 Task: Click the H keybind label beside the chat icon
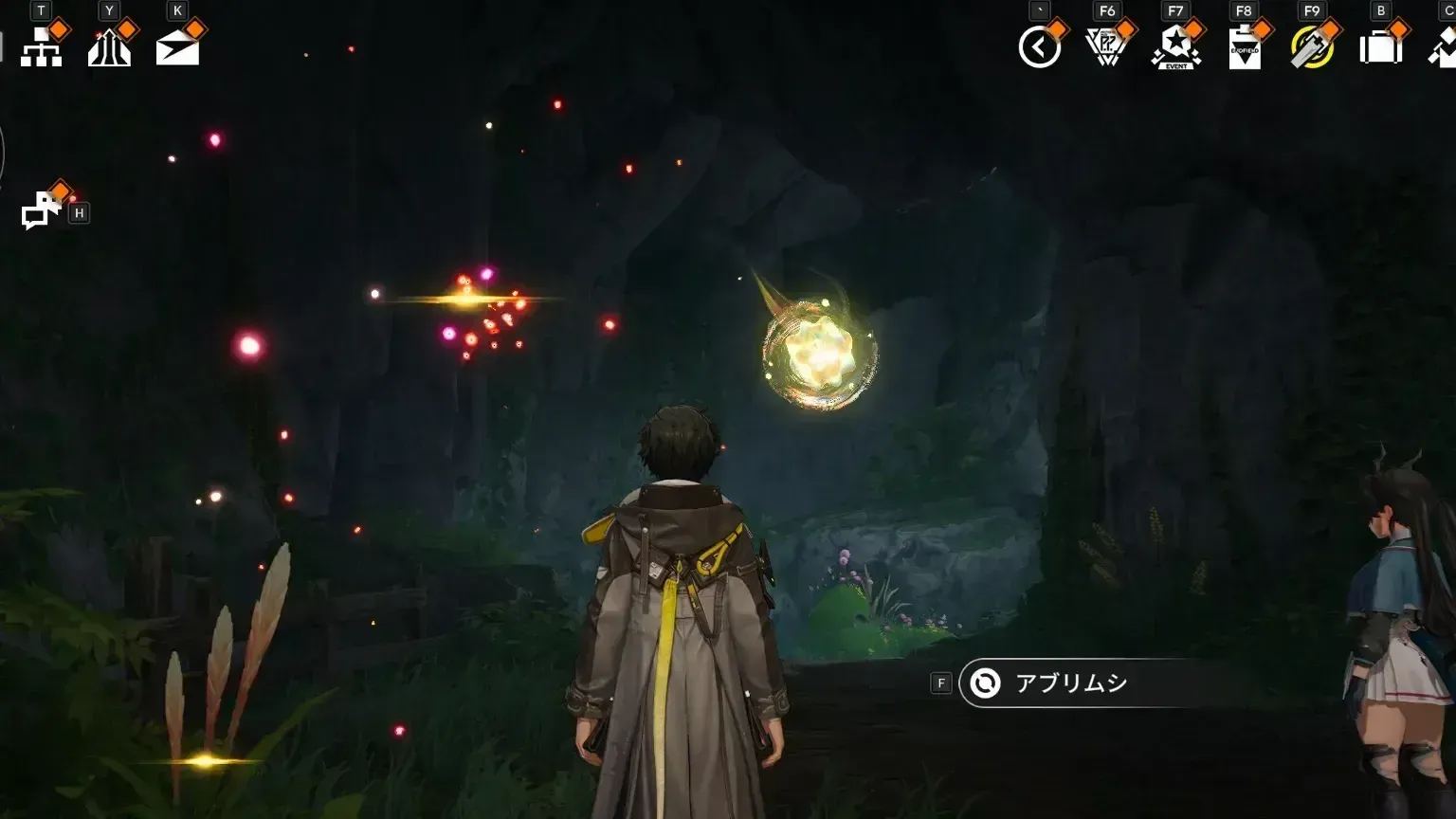pos(80,212)
